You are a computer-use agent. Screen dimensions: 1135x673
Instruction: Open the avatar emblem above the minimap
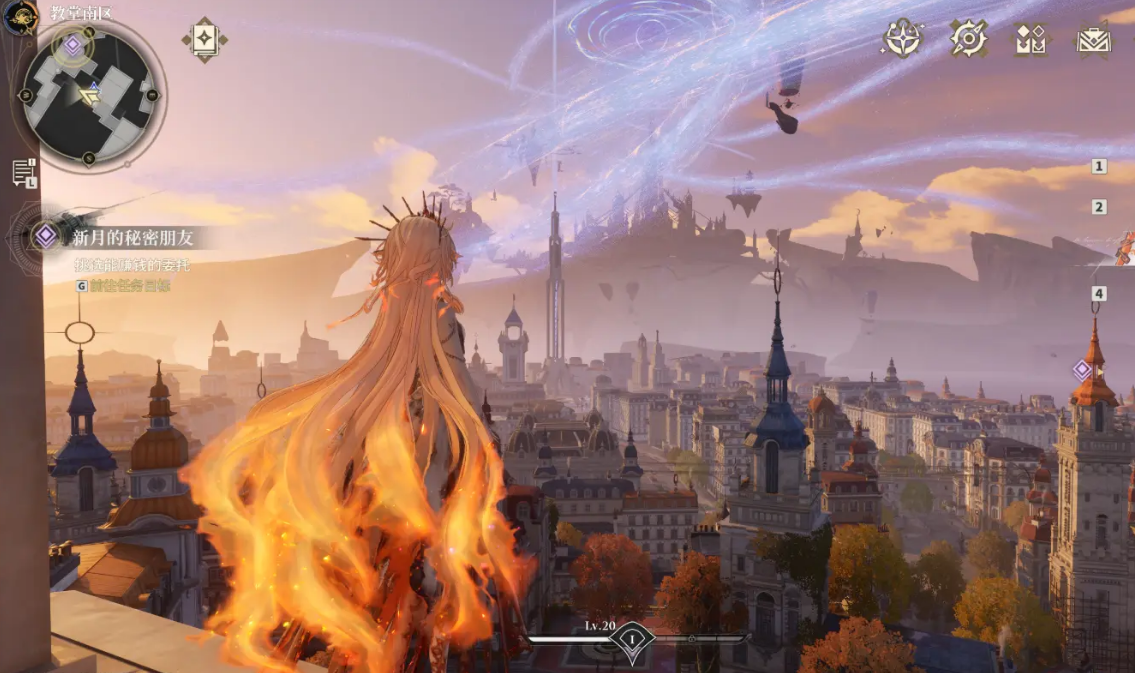tap(19, 17)
